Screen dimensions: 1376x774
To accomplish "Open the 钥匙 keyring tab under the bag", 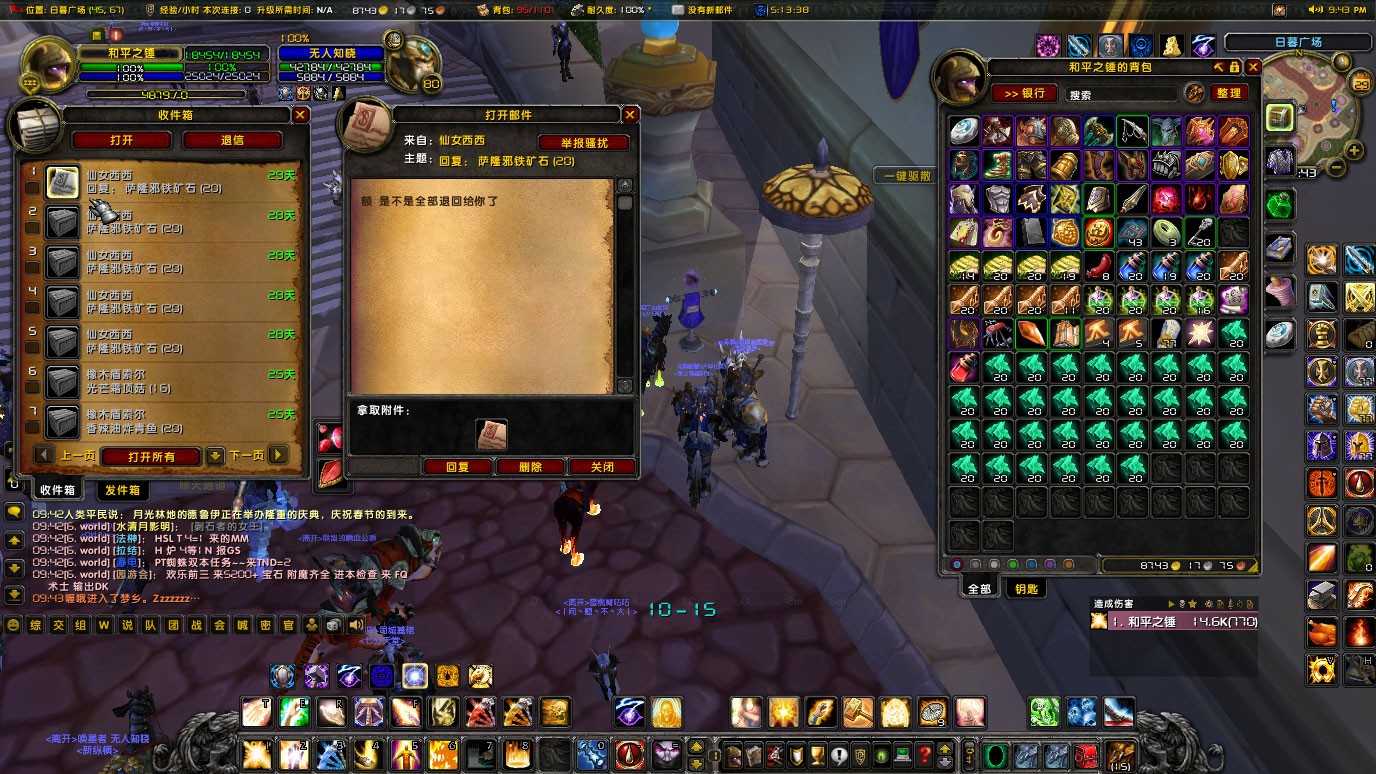I will (1028, 588).
